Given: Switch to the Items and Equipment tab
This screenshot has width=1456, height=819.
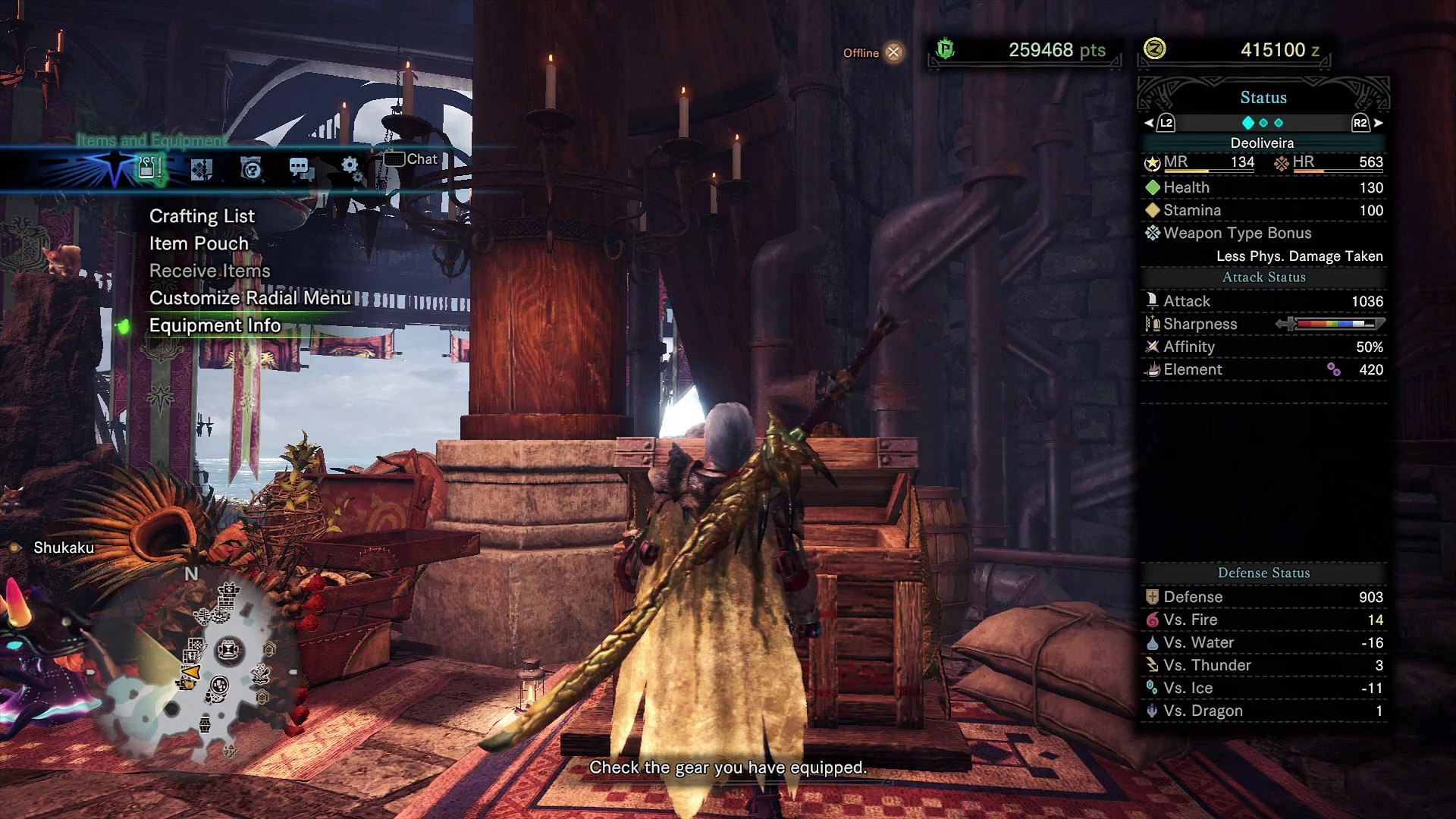Looking at the screenshot, I should click(x=149, y=168).
